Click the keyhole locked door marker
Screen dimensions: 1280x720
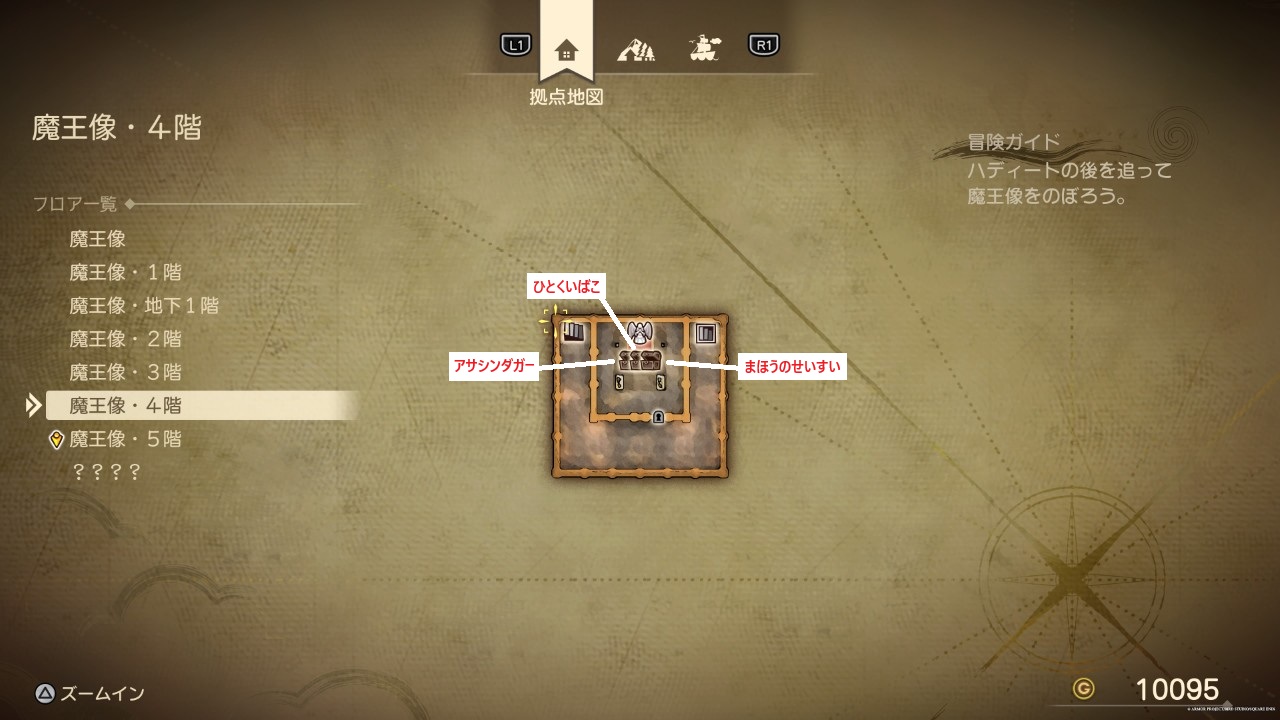click(x=658, y=417)
